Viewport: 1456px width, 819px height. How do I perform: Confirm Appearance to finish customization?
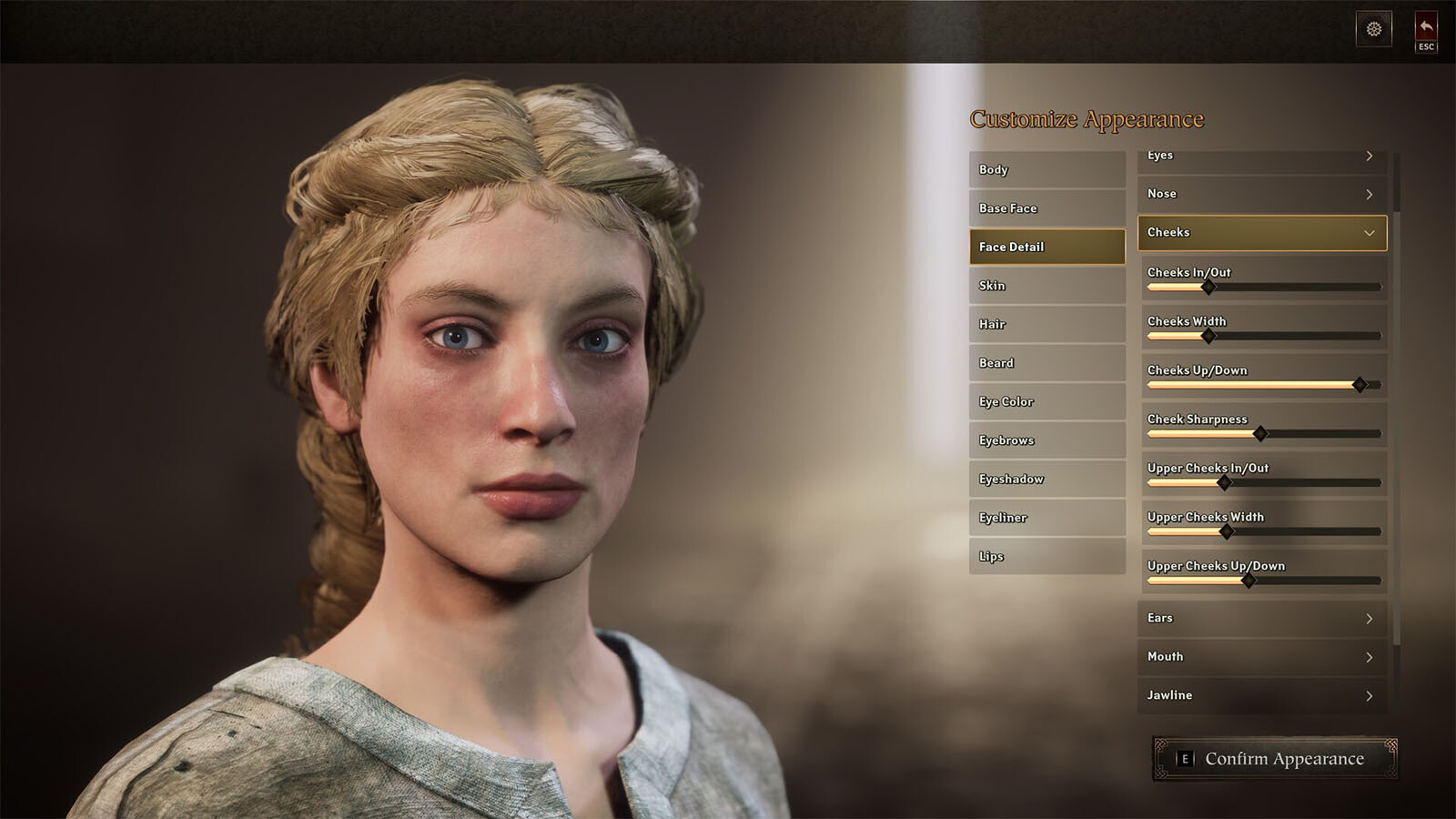coord(1274,759)
